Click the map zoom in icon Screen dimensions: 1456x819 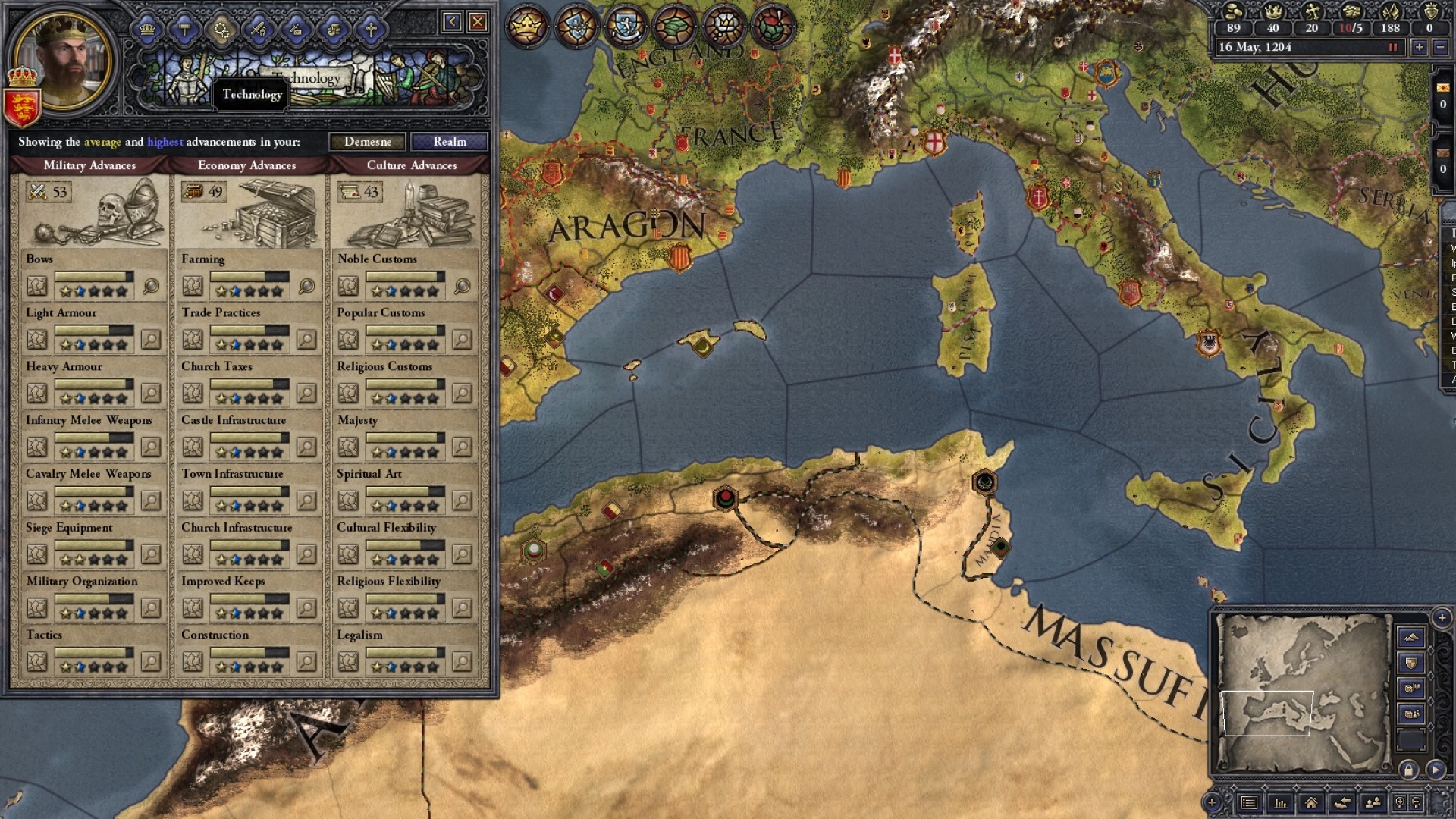(1401, 802)
